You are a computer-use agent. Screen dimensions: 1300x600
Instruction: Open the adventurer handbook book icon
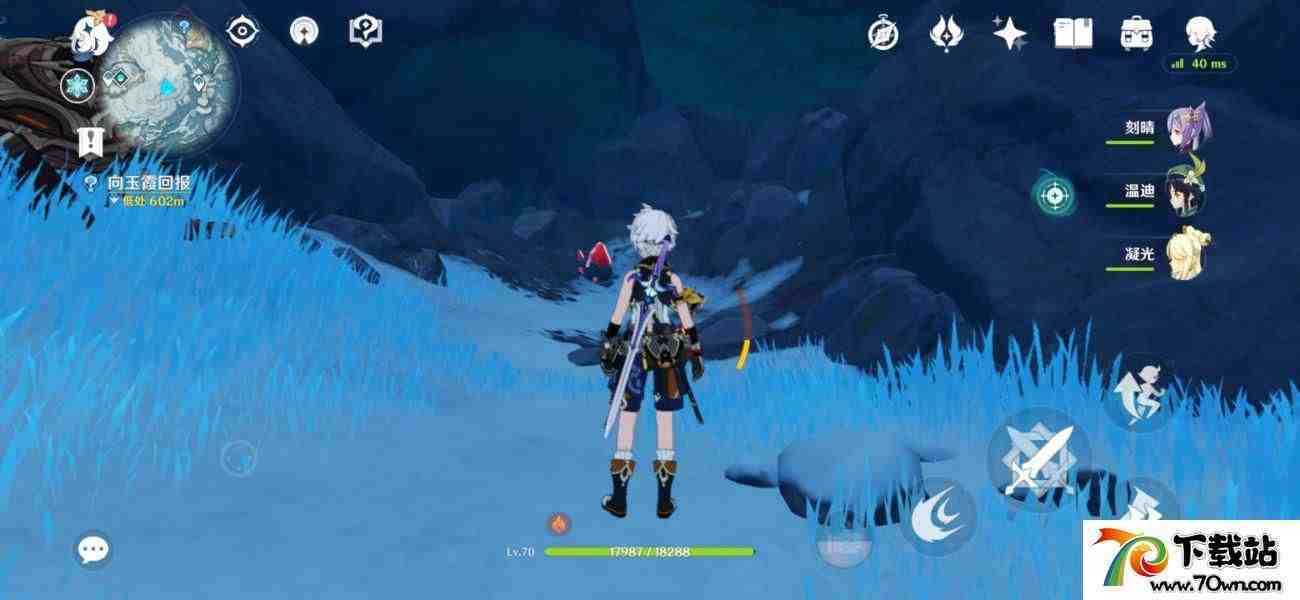(x=1072, y=33)
